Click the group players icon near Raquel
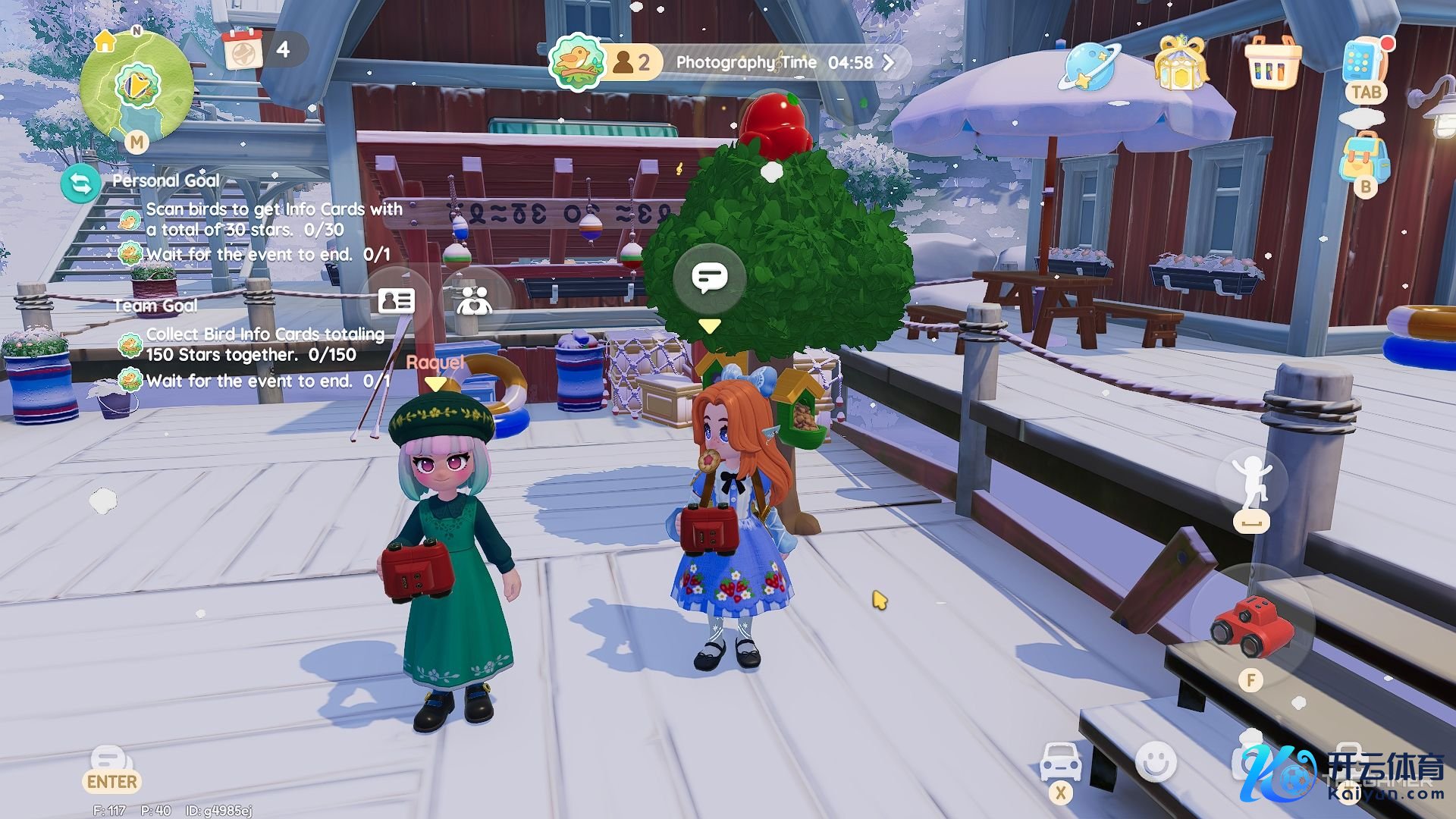Screen dimensions: 1456x819 [475, 302]
